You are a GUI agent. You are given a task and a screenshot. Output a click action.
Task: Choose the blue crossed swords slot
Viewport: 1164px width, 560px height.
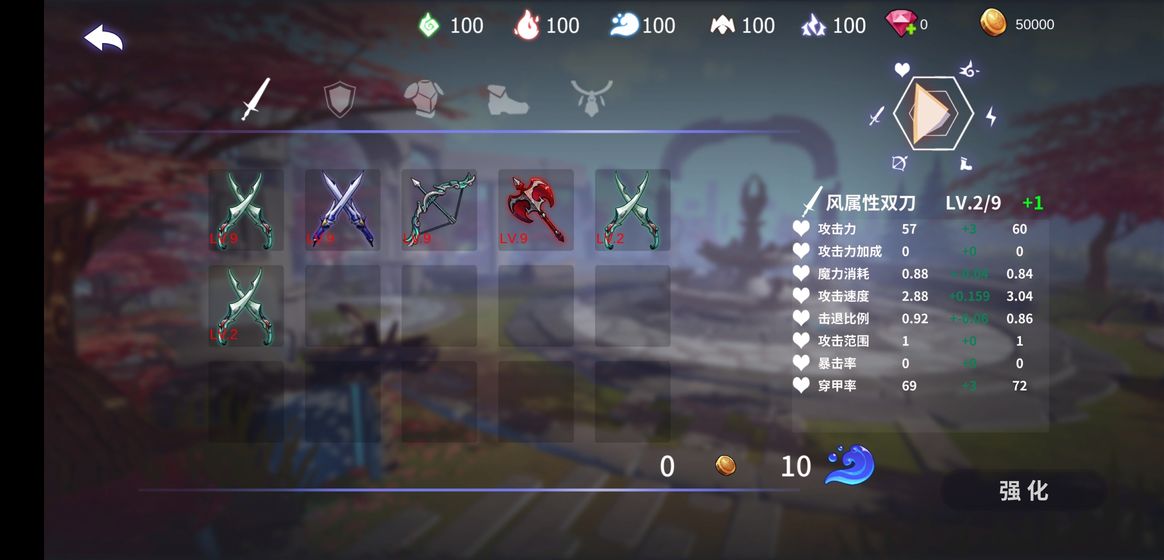pyautogui.click(x=342, y=209)
